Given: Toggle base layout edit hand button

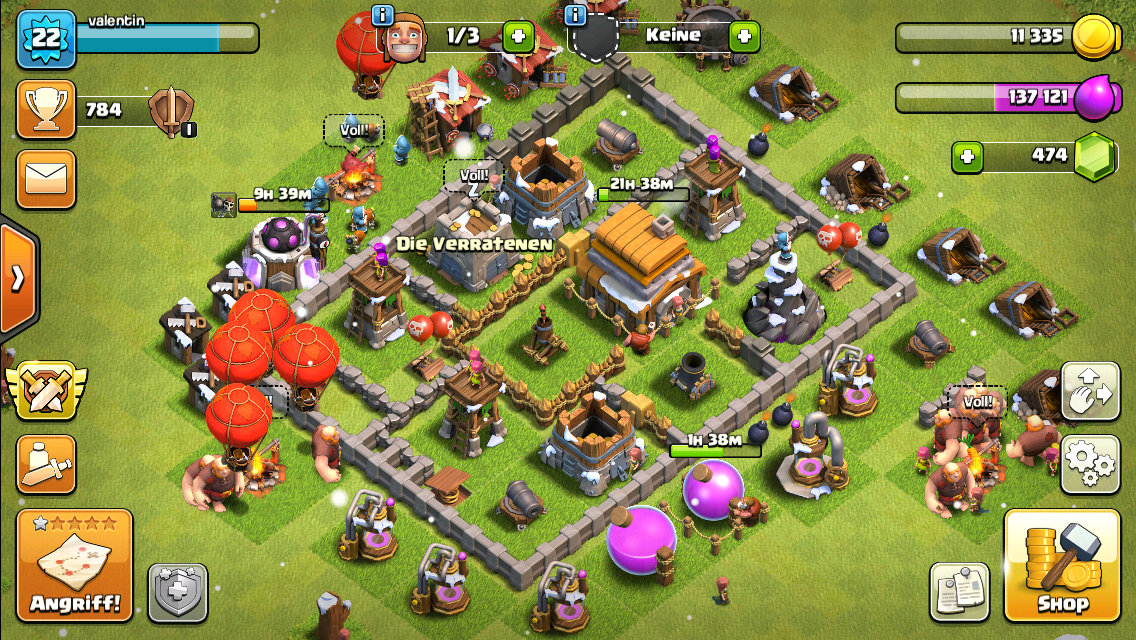Looking at the screenshot, I should (1090, 391).
